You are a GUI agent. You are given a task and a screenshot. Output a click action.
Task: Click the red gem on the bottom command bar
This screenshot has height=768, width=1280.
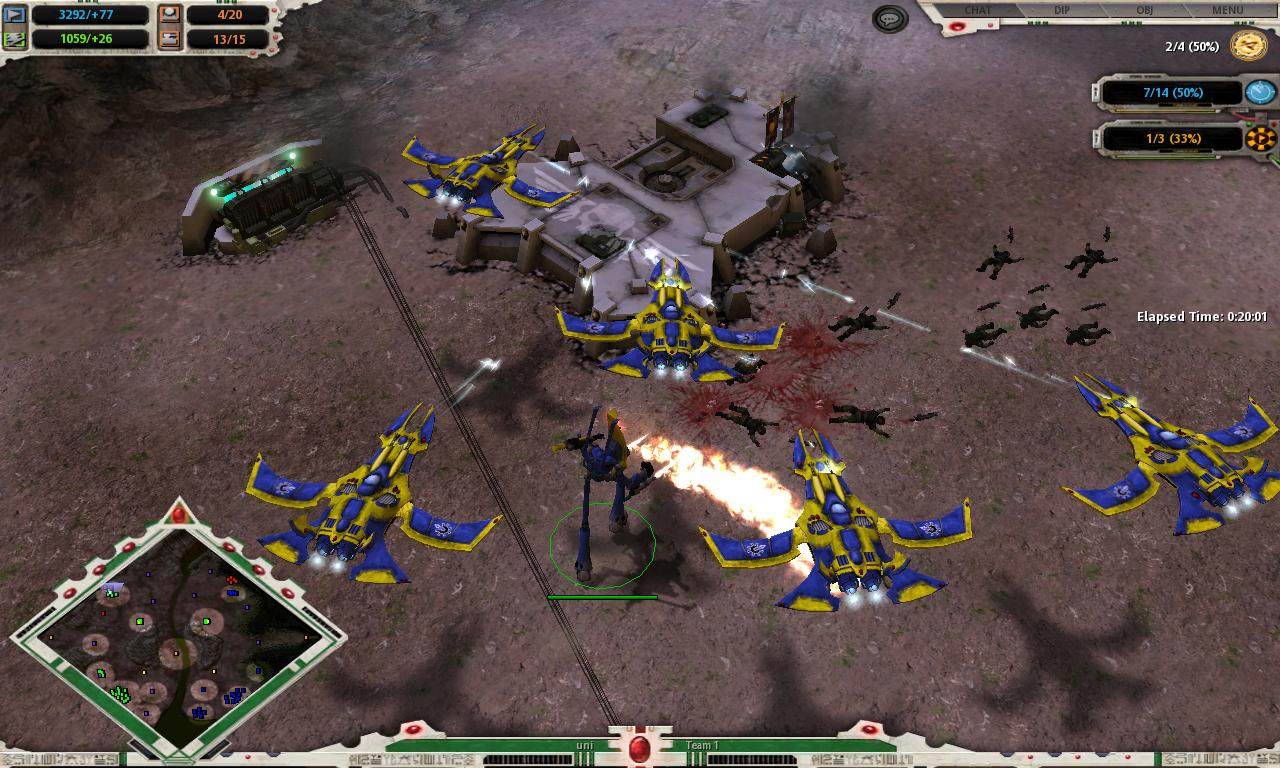pyautogui.click(x=640, y=748)
